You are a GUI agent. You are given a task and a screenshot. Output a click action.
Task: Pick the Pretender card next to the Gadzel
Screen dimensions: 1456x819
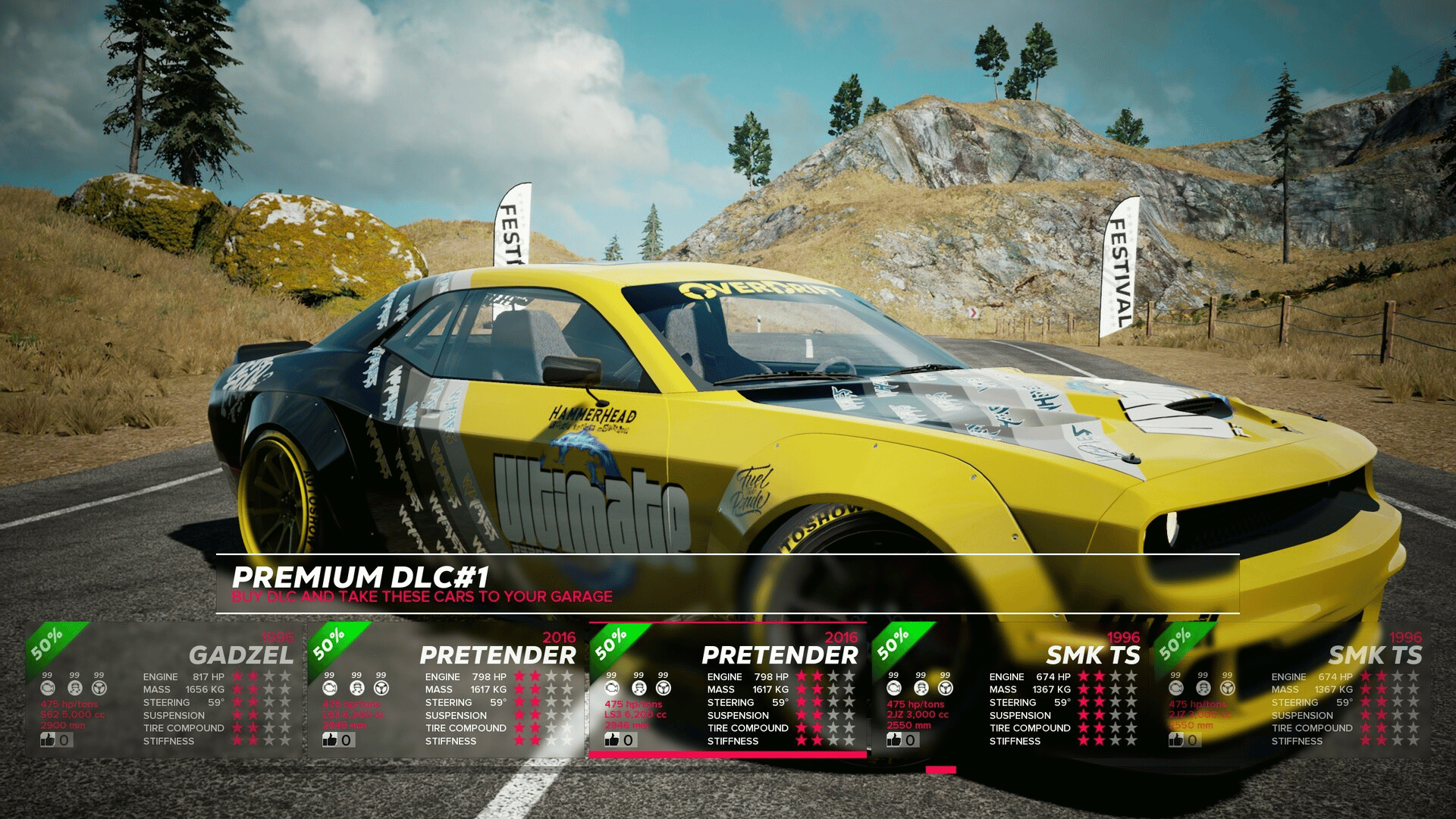tap(446, 690)
